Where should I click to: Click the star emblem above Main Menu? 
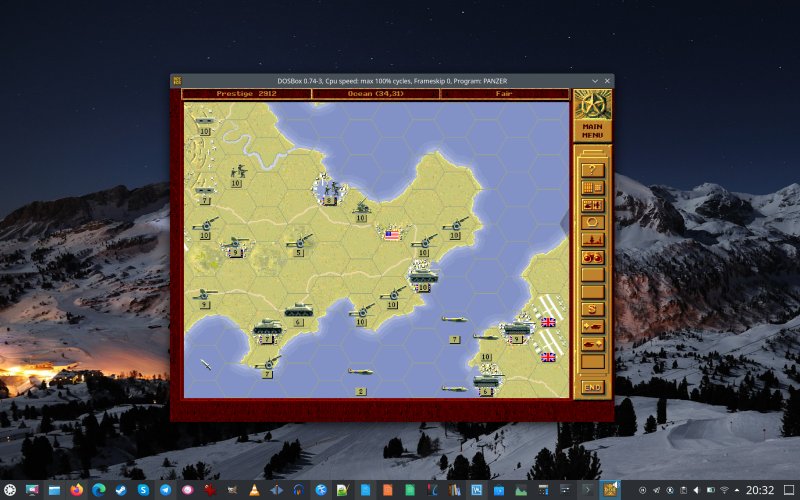pos(592,104)
